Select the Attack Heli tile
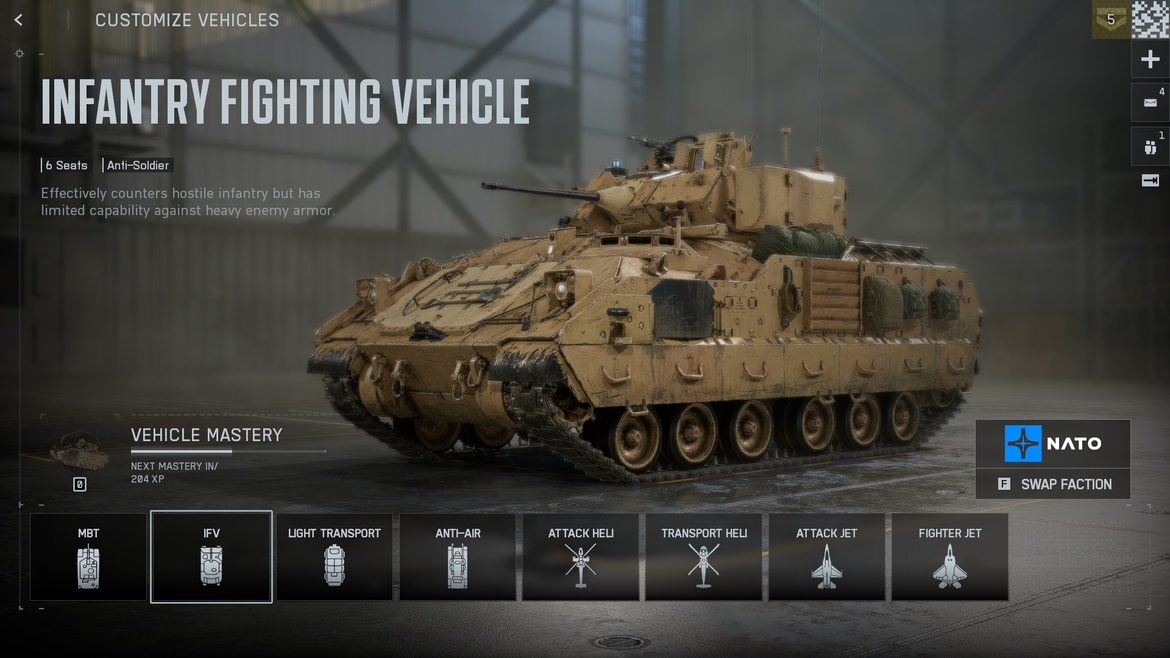 point(581,557)
